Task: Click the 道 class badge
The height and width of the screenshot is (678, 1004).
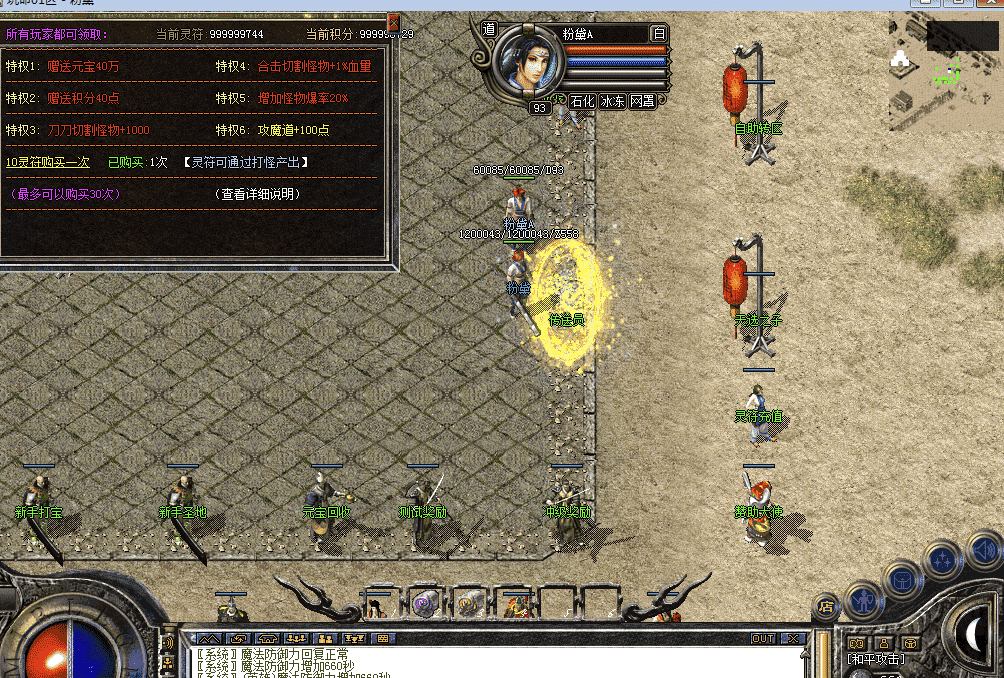Action: [x=489, y=30]
